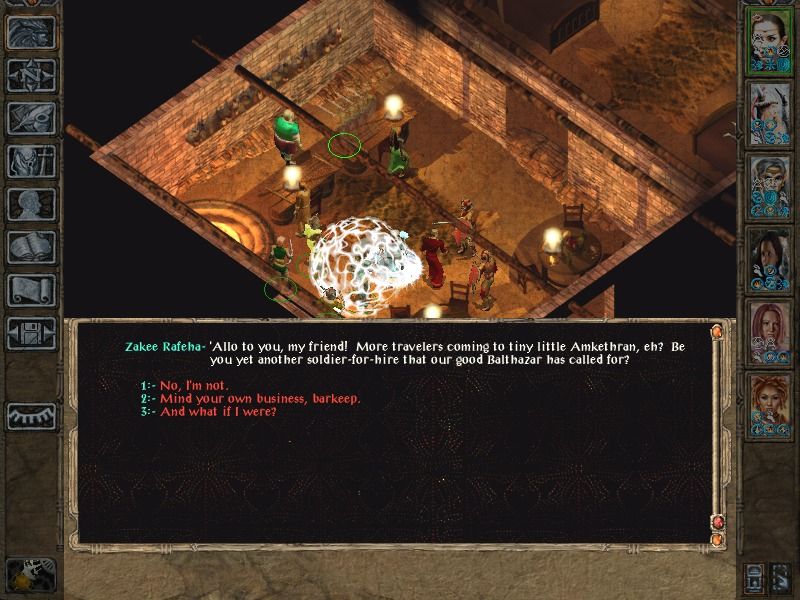Select the dark-haired woman's party portrait
Image resolution: width=800 pixels, height=600 pixels.
[x=769, y=259]
